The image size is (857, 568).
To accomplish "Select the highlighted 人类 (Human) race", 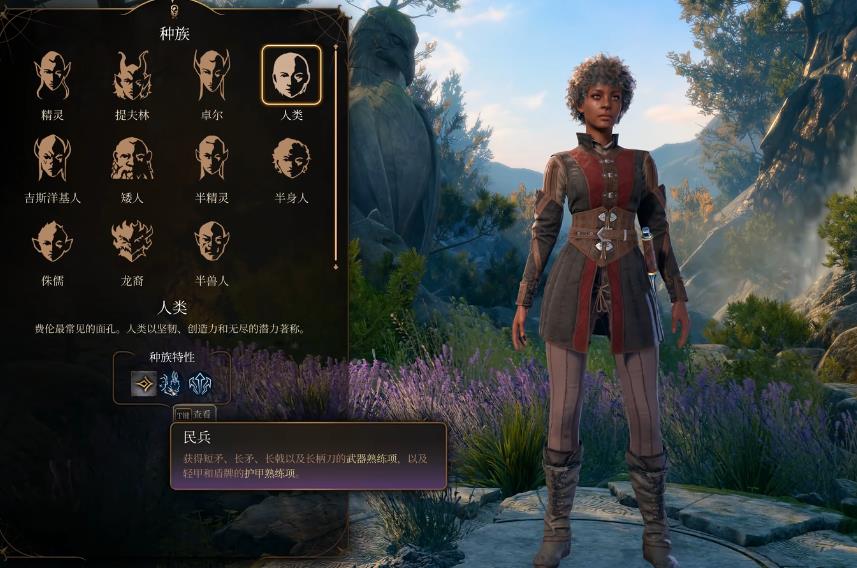I will coord(291,75).
